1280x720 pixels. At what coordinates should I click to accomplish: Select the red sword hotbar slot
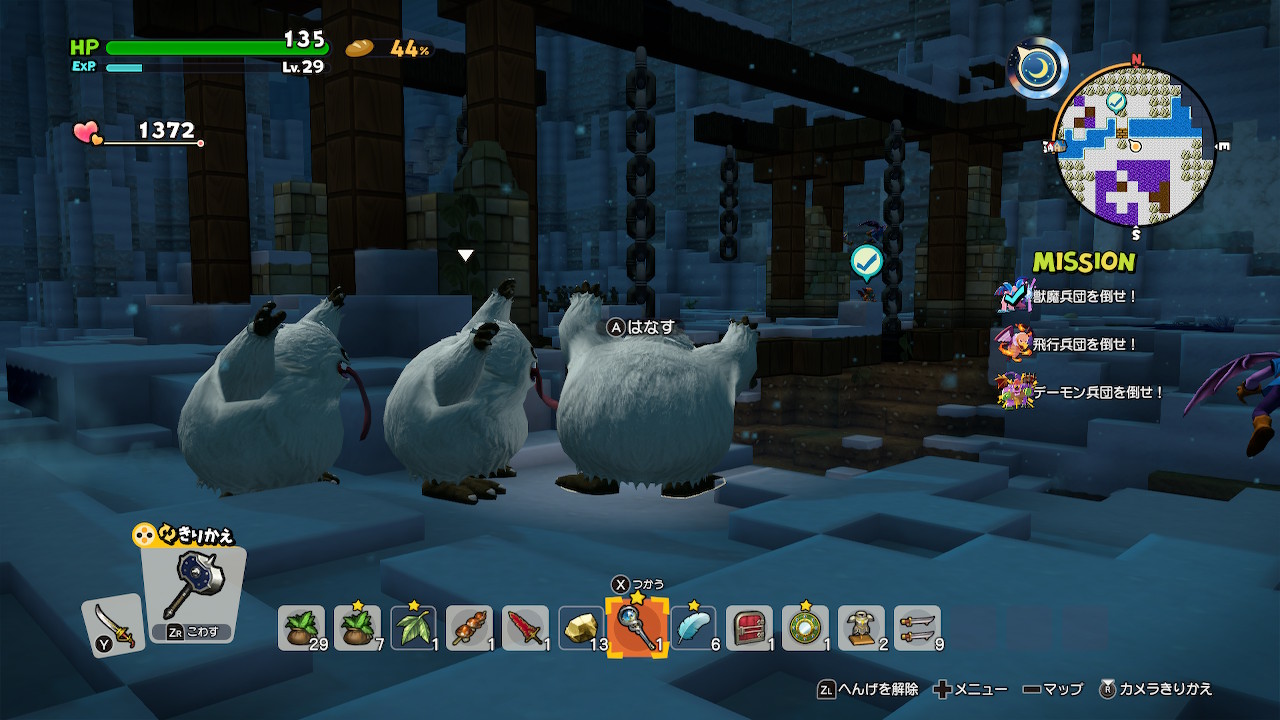point(526,629)
